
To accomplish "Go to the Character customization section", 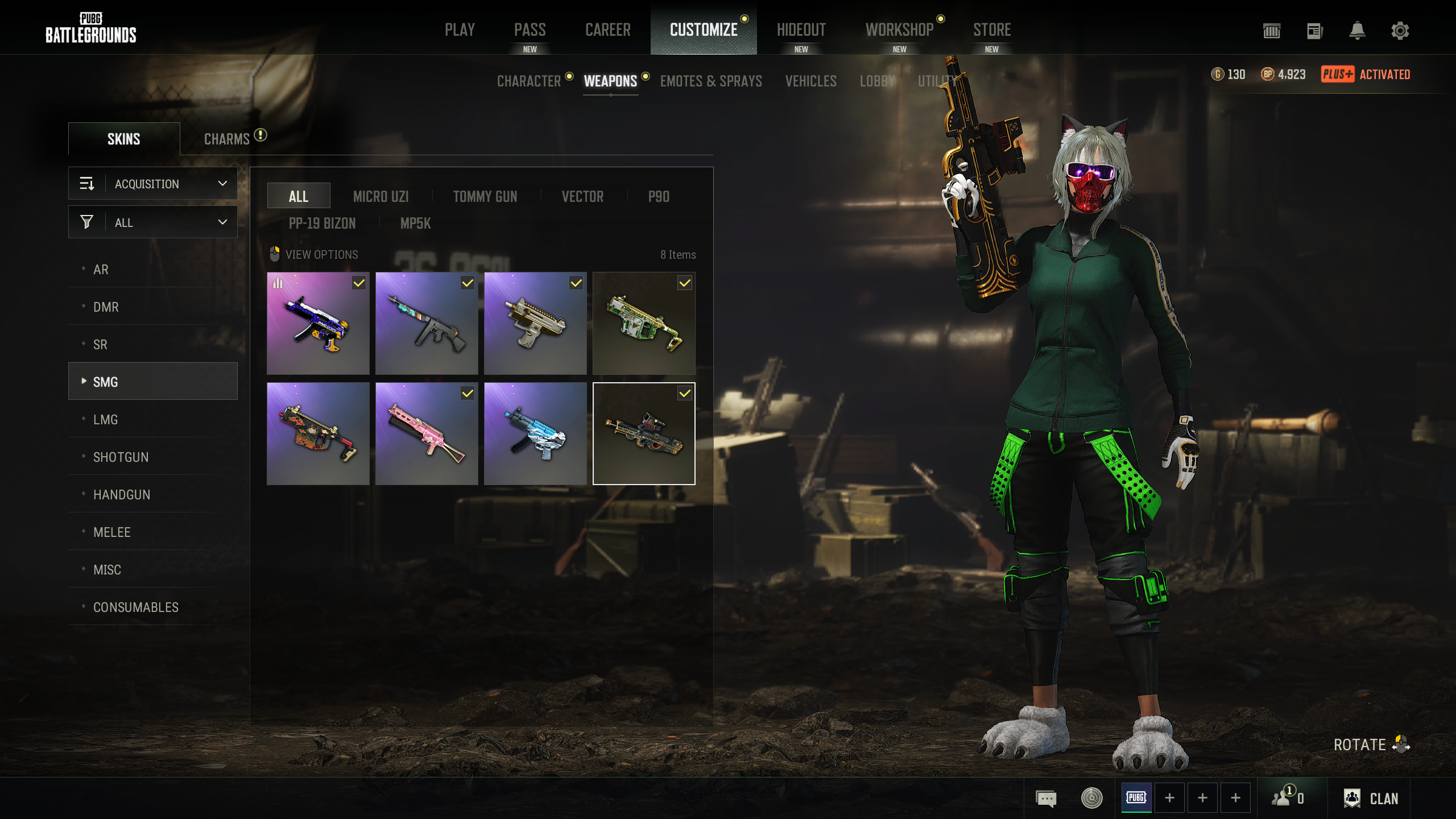I will point(529,81).
